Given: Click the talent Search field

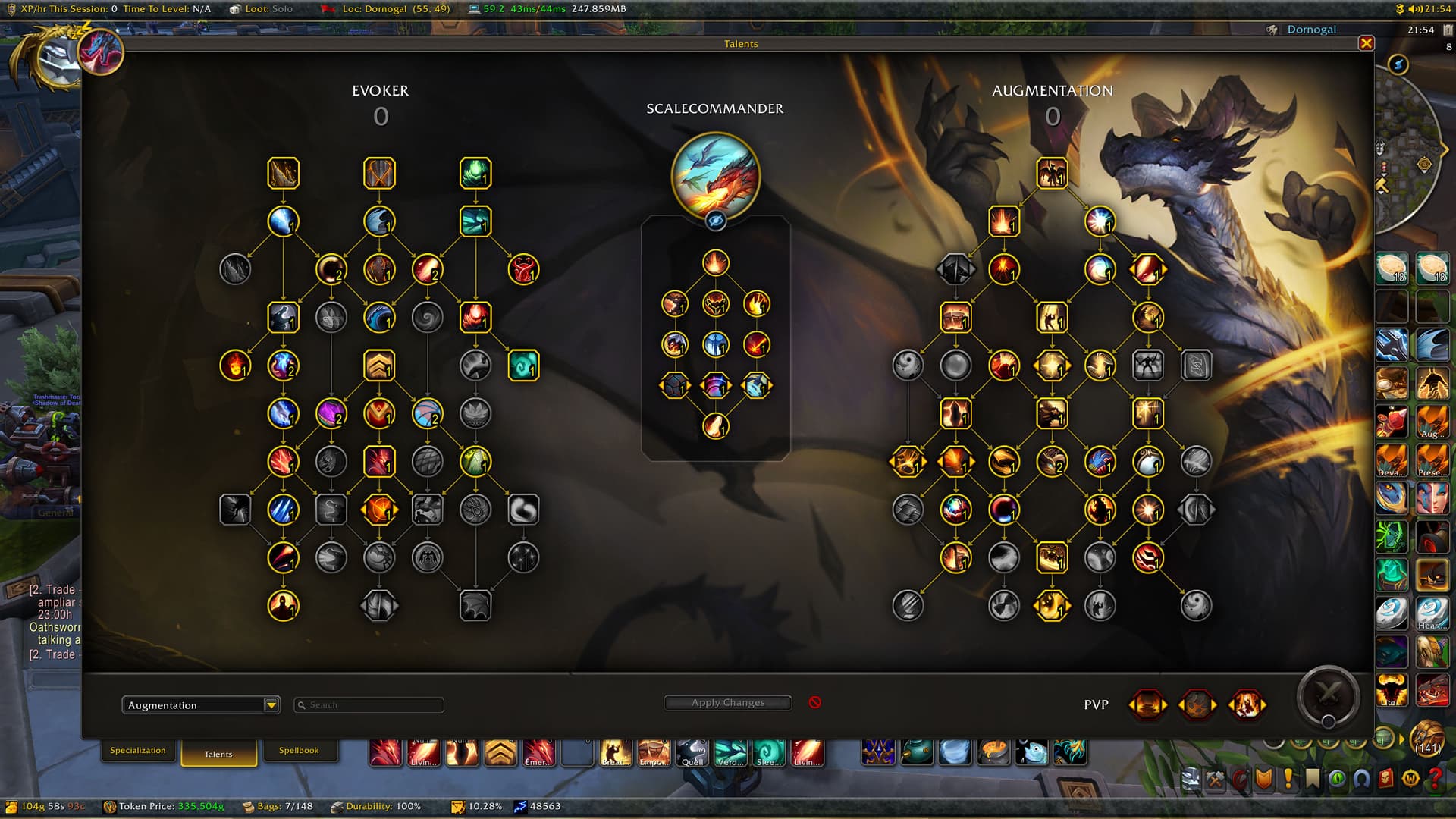Looking at the screenshot, I should [x=369, y=705].
